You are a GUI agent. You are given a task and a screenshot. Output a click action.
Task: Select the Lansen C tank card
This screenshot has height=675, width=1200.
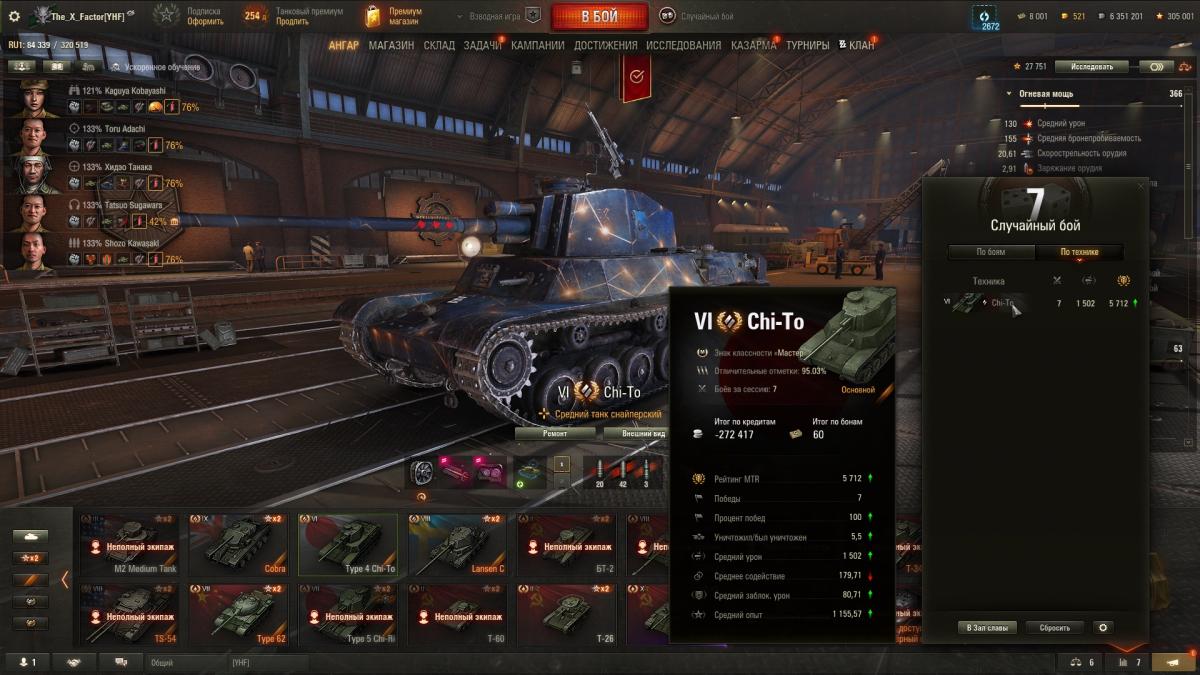coord(456,545)
